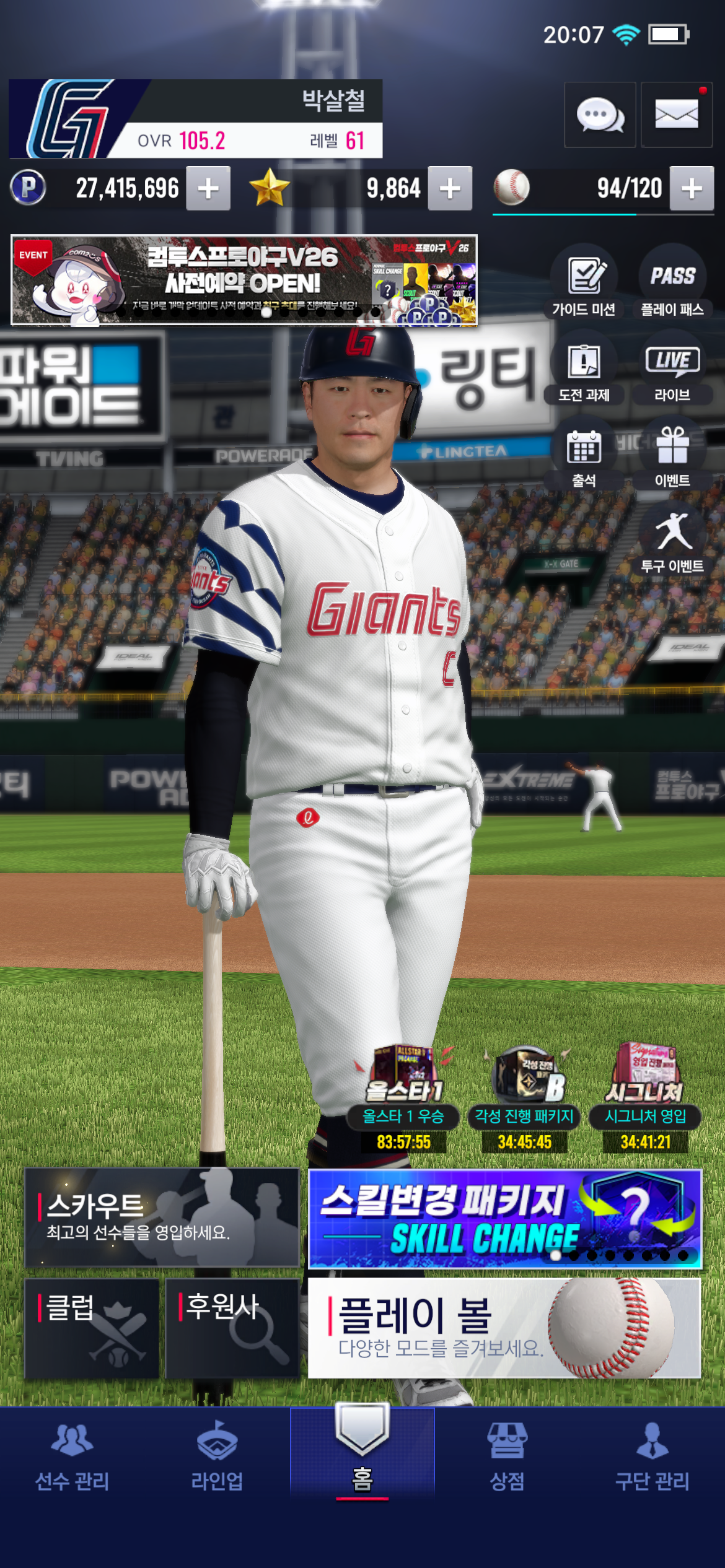Open the 시그니처 영입 package offer
The width and height of the screenshot is (725, 1568).
pos(646,1096)
